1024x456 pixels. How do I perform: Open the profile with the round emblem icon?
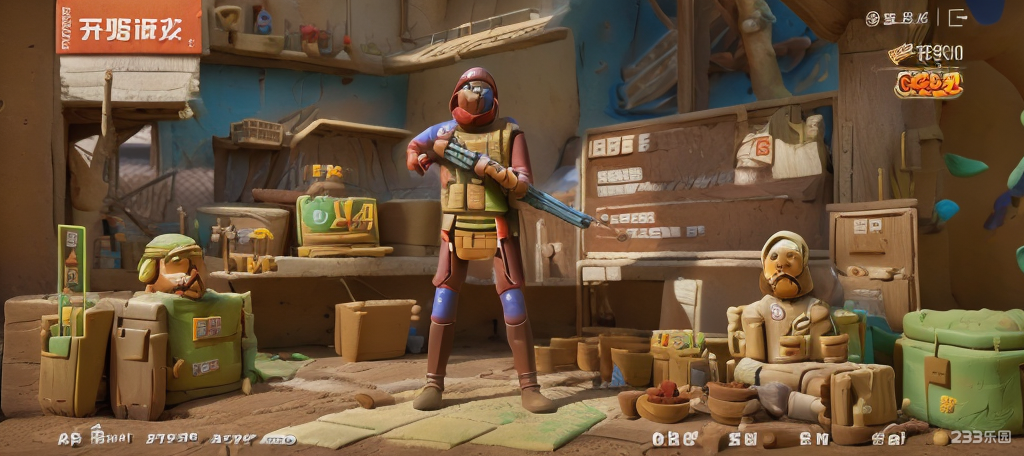coord(872,18)
